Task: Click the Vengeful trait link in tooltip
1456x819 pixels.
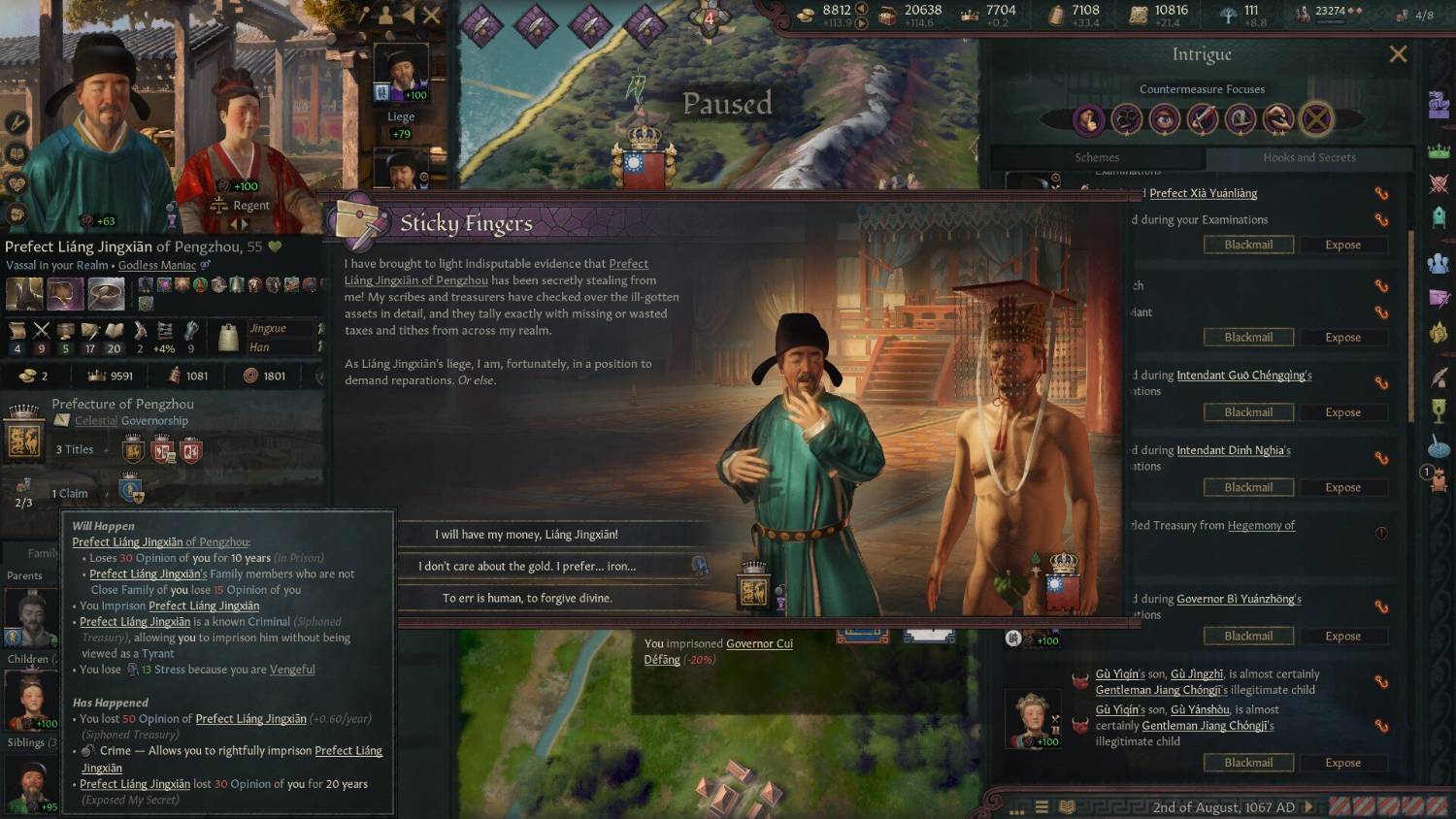Action: (292, 670)
